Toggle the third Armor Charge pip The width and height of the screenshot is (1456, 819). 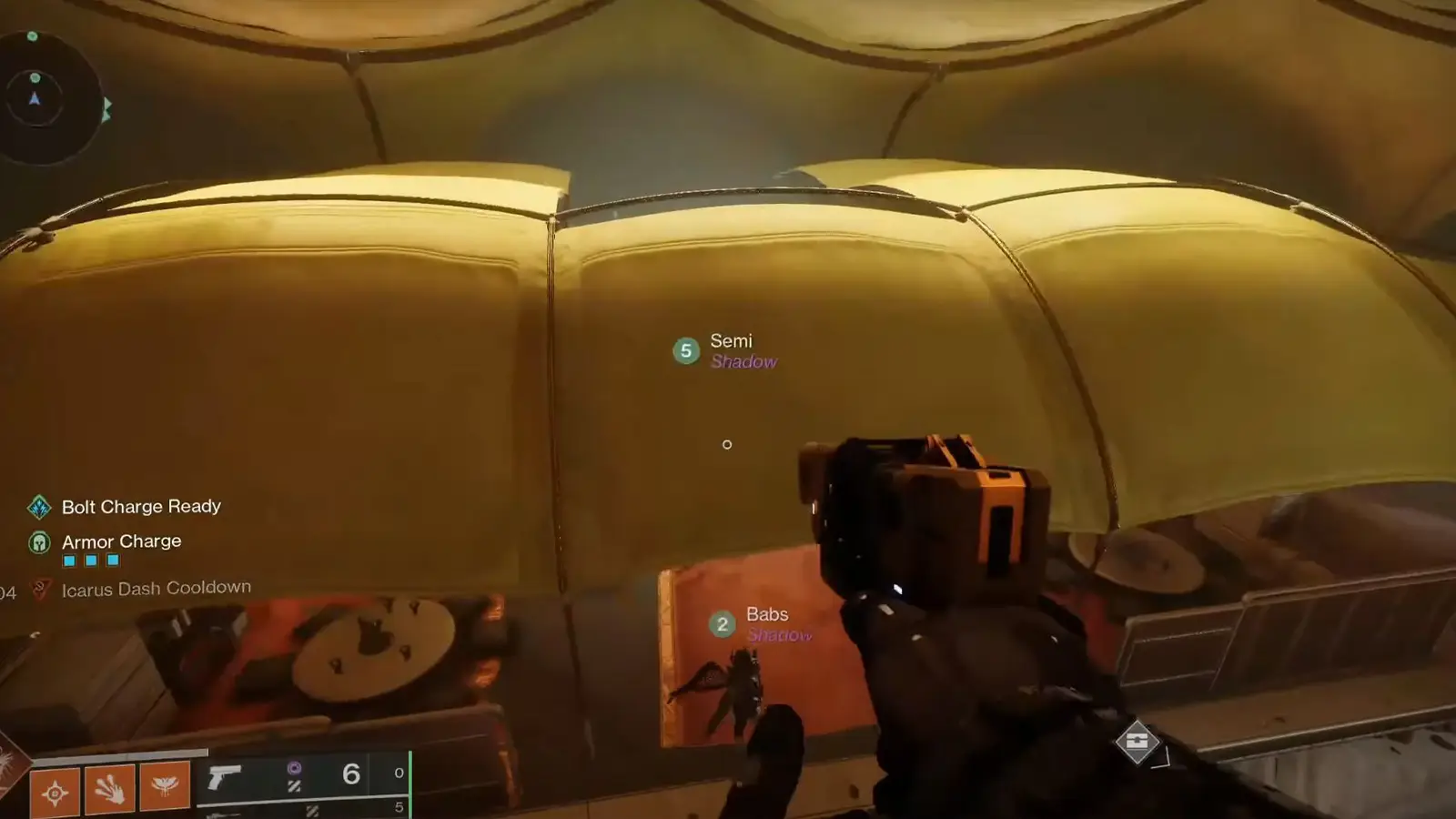pos(113,561)
